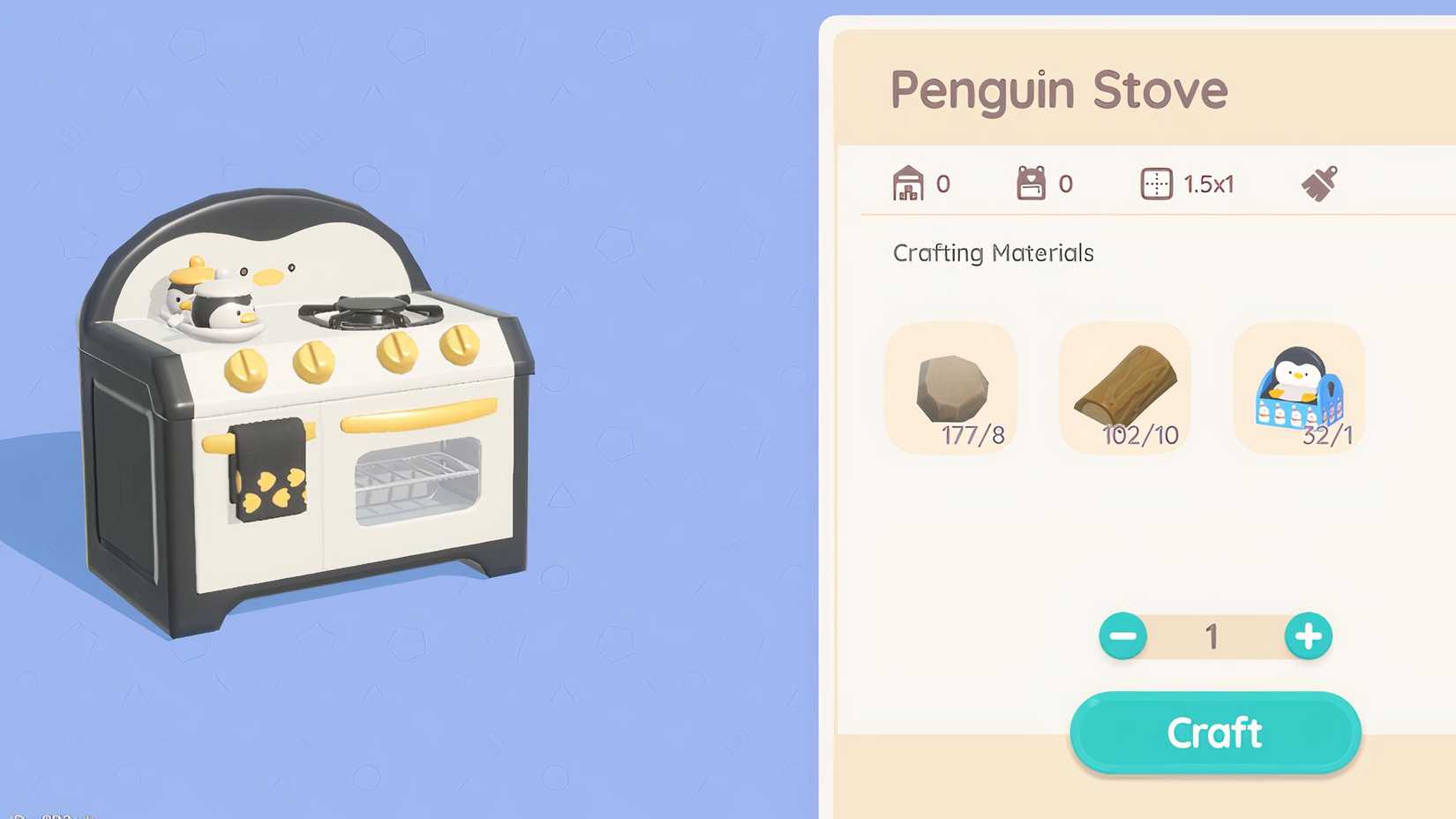The image size is (1456, 819).
Task: Click the storage house icon showing 0
Action: coord(909,184)
